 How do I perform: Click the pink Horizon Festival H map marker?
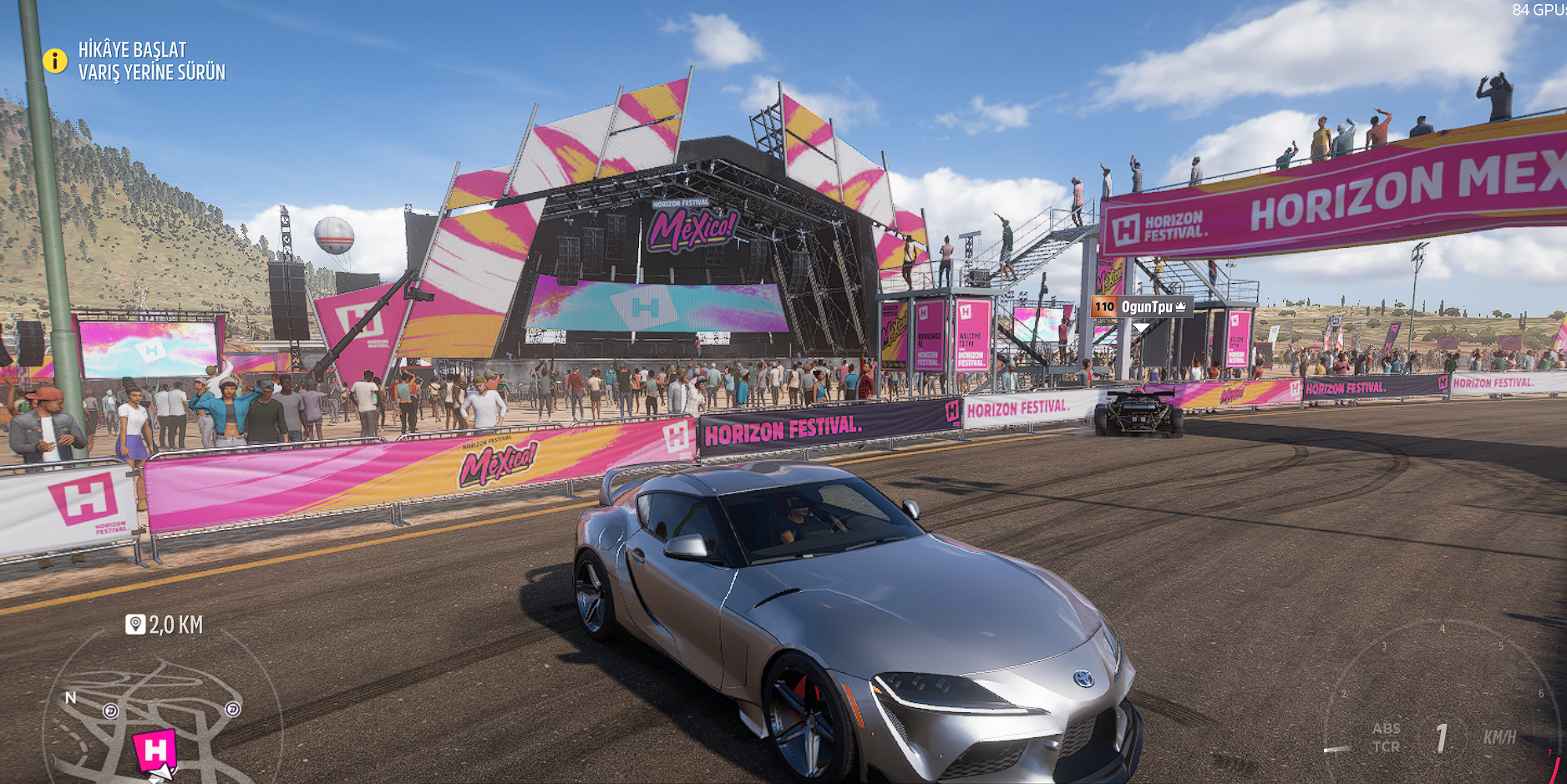point(155,751)
